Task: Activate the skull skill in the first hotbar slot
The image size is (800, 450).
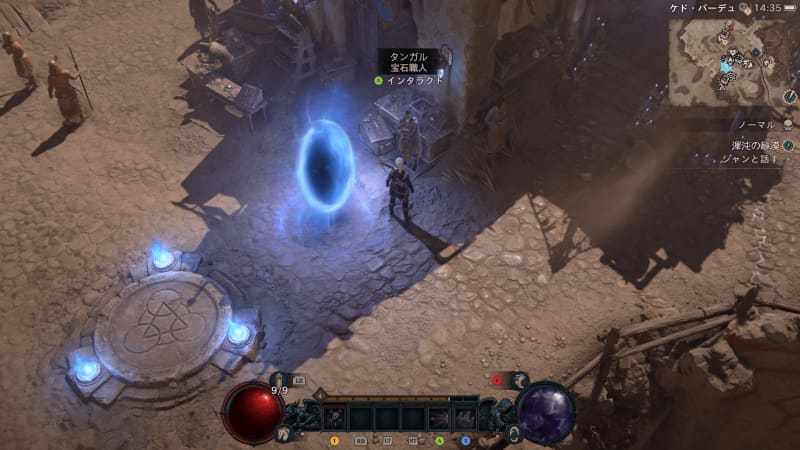Action: pyautogui.click(x=335, y=418)
